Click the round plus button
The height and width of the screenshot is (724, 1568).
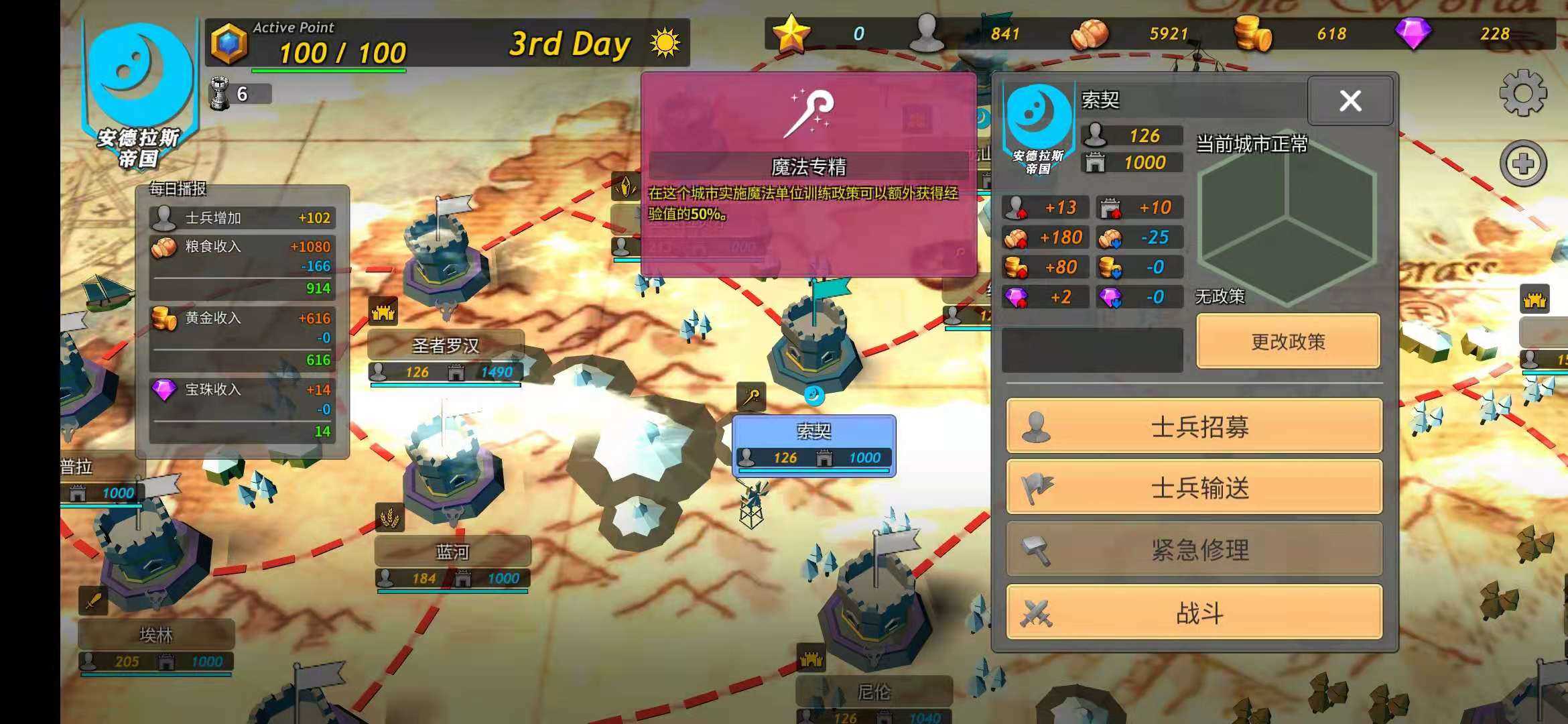1522,164
